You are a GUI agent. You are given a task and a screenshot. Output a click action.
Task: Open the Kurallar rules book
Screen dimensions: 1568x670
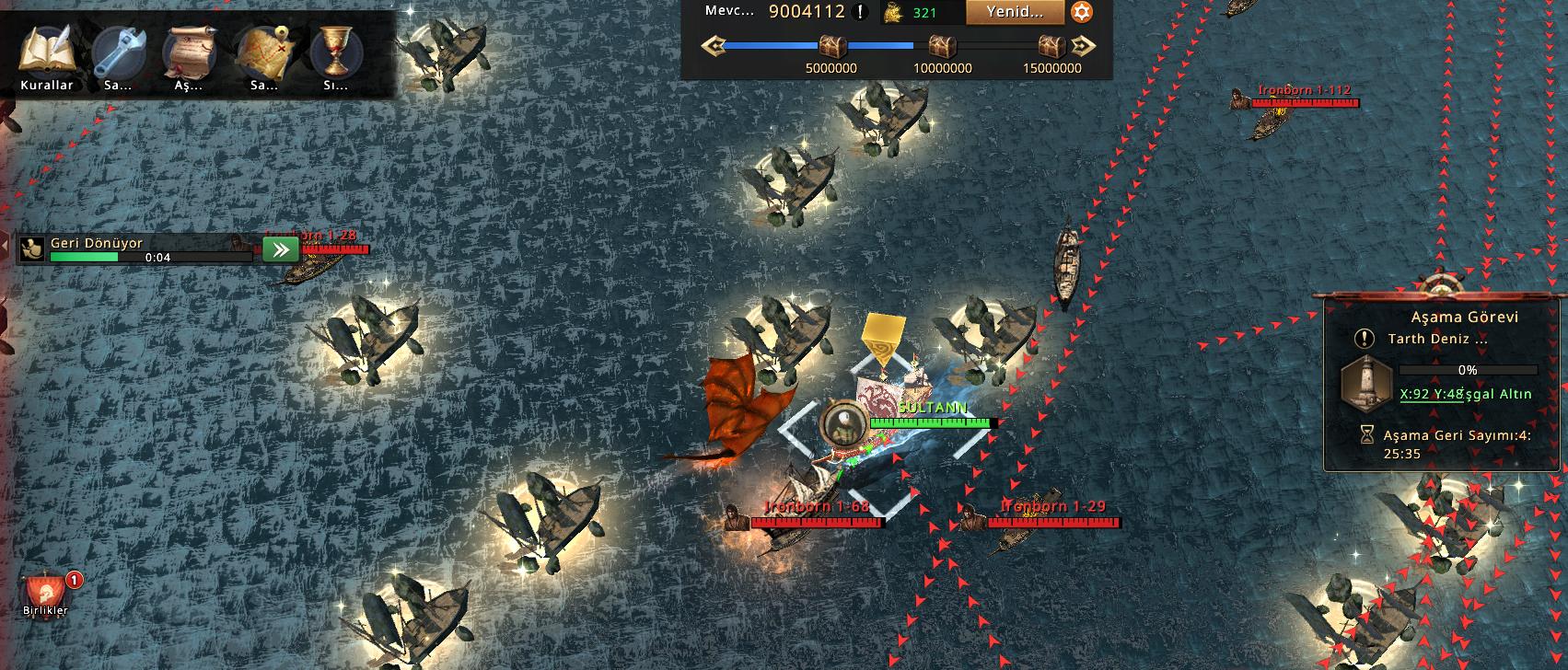45,52
